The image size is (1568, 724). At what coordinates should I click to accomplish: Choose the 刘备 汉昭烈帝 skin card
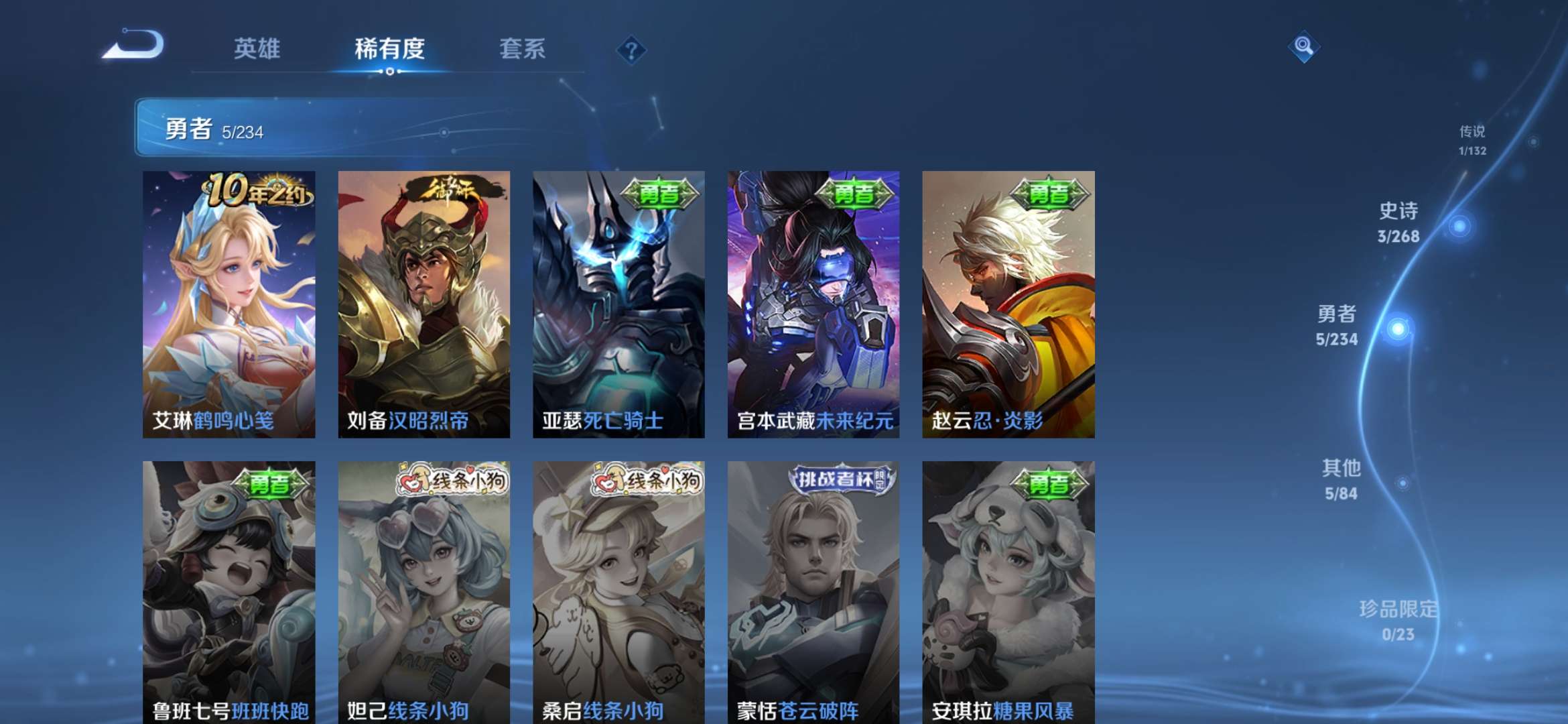pos(423,304)
